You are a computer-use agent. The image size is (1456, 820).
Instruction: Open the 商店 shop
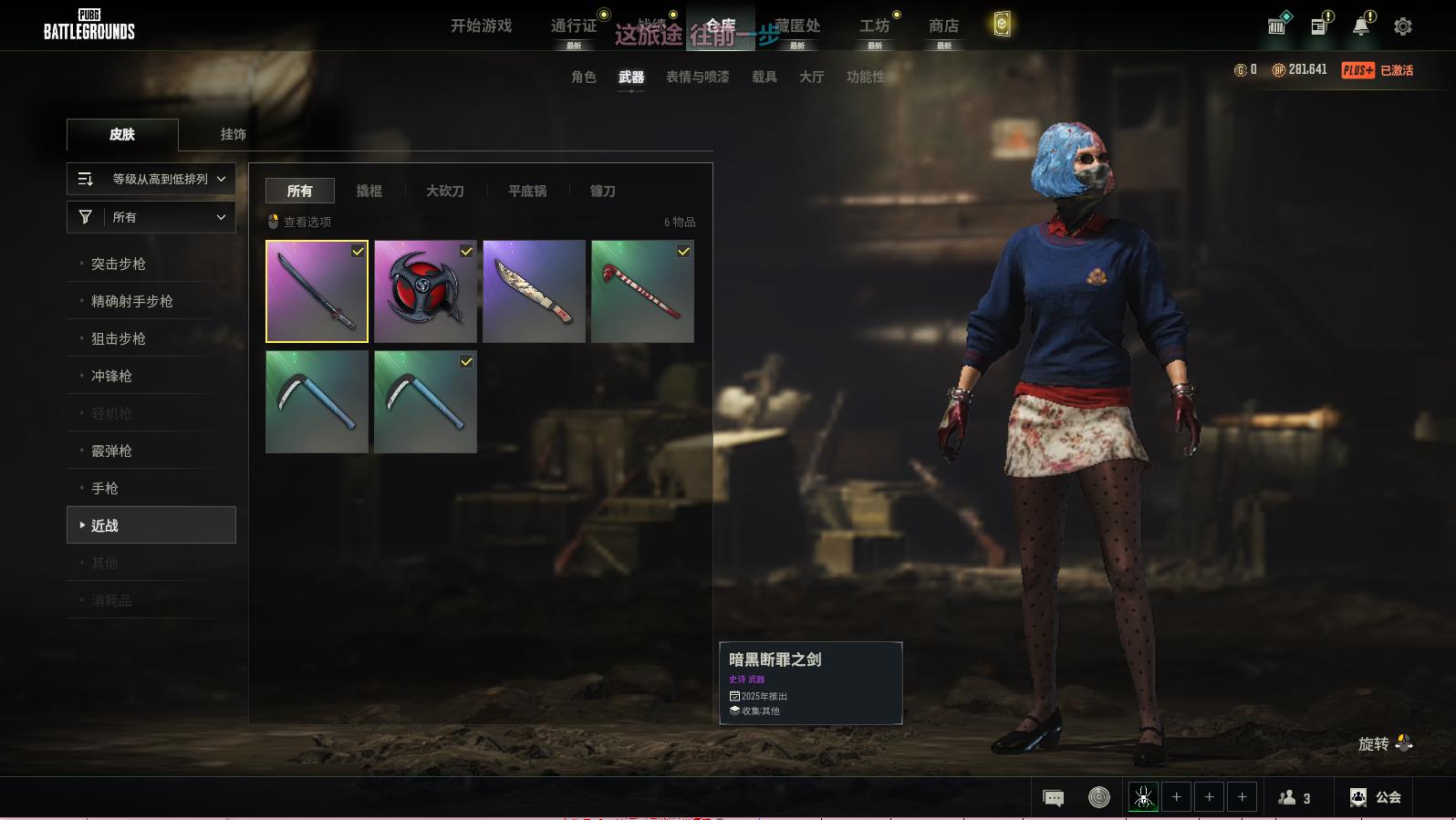tap(943, 26)
